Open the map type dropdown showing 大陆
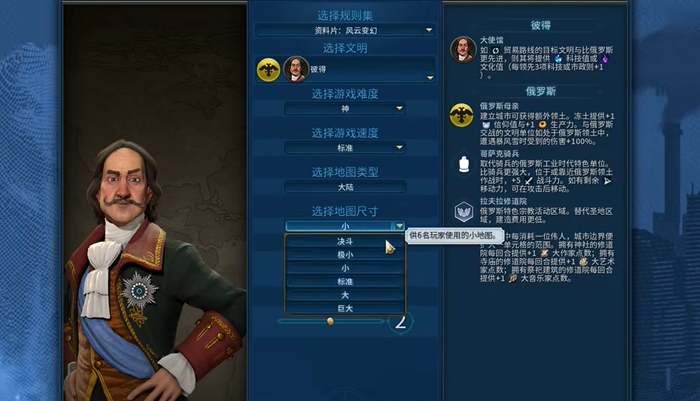 pos(344,186)
